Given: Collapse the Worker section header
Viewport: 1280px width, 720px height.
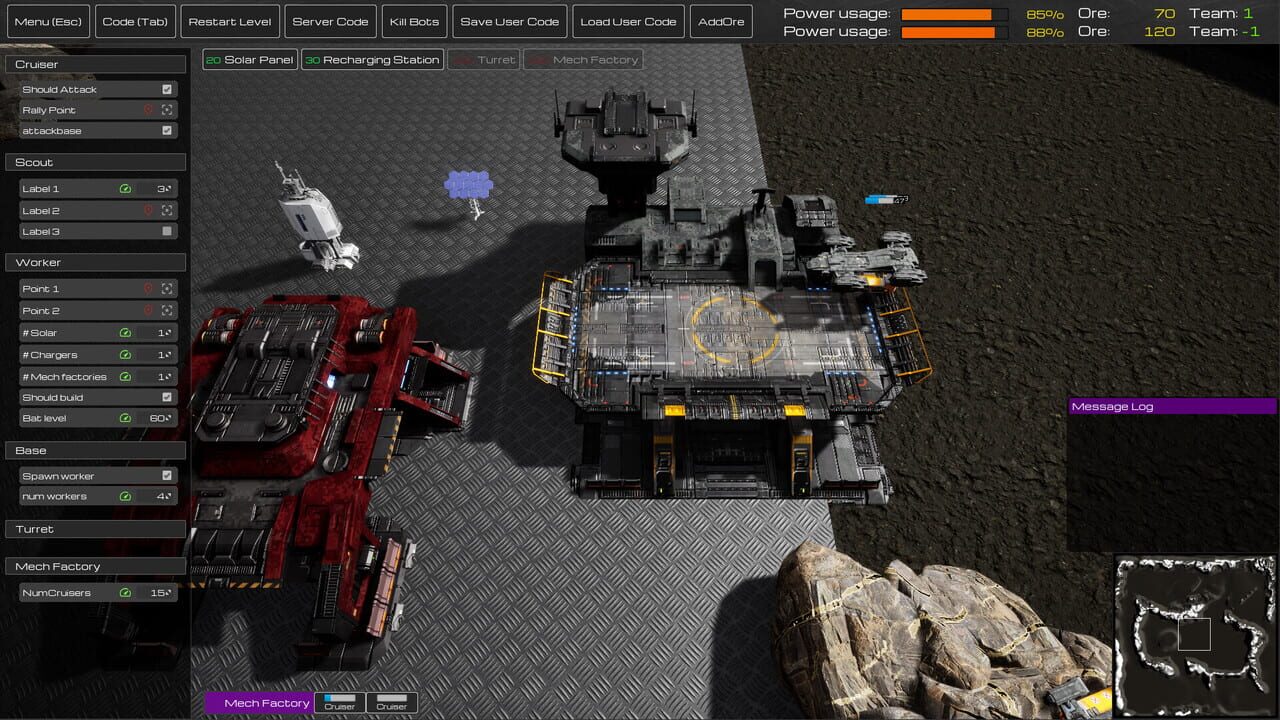Looking at the screenshot, I should click(95, 262).
